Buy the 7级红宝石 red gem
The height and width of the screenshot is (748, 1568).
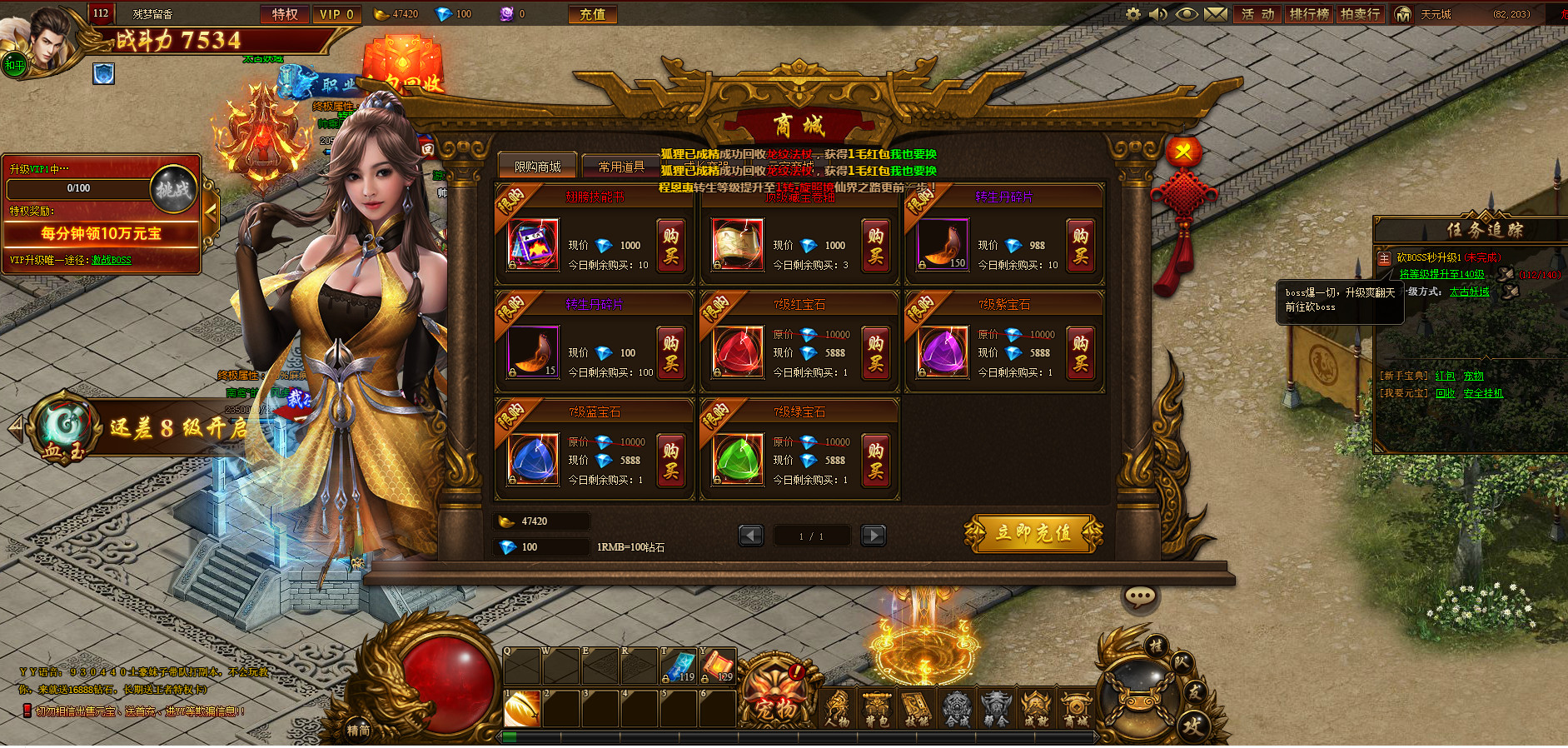875,353
